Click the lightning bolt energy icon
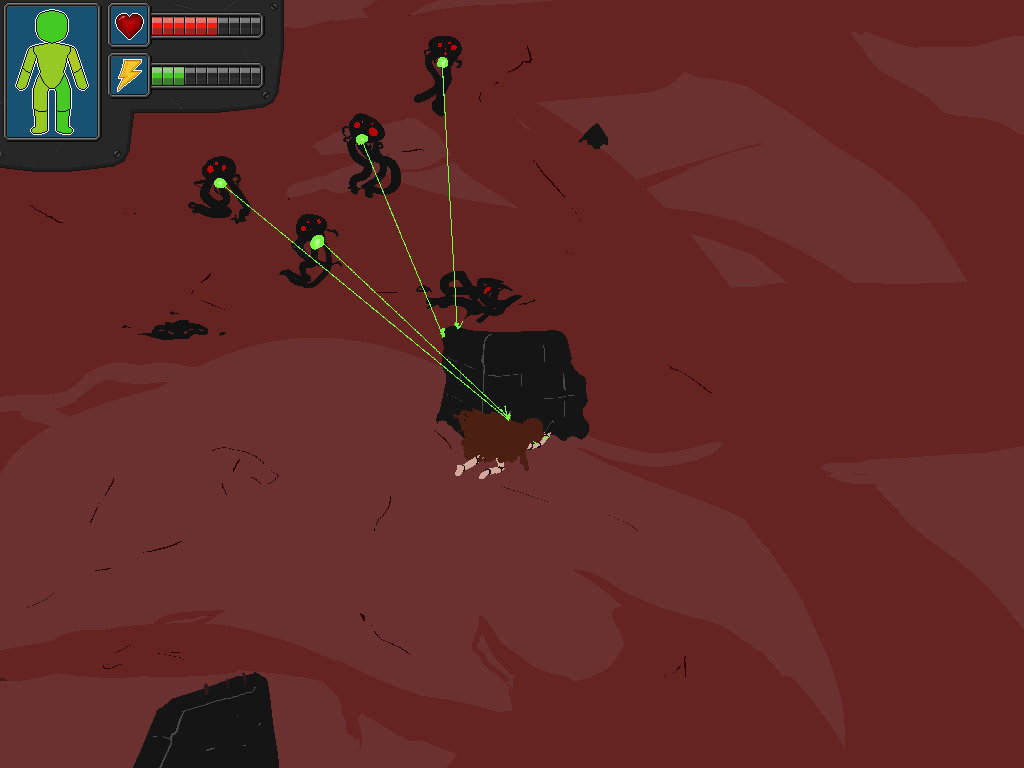 (x=129, y=75)
